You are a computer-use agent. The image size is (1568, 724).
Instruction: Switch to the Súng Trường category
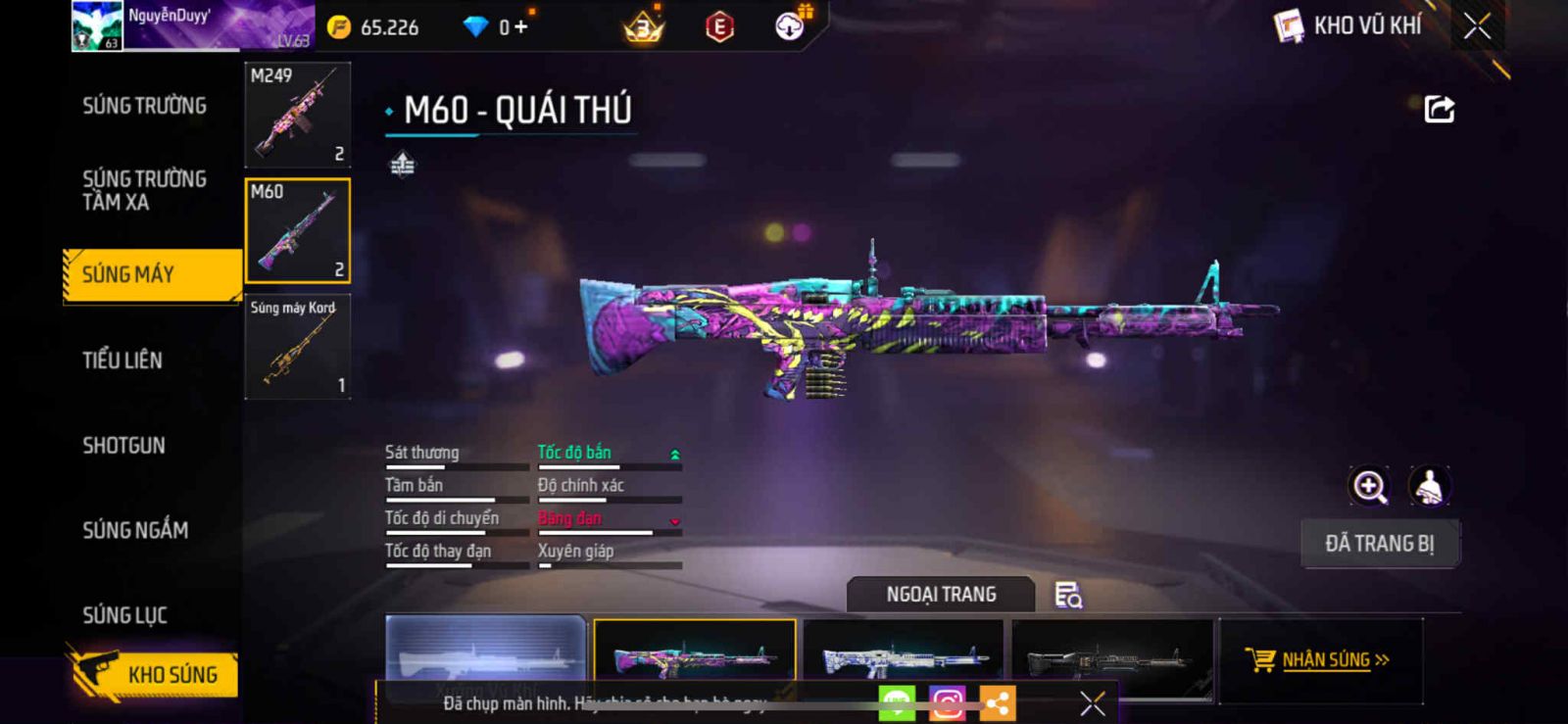click(144, 106)
